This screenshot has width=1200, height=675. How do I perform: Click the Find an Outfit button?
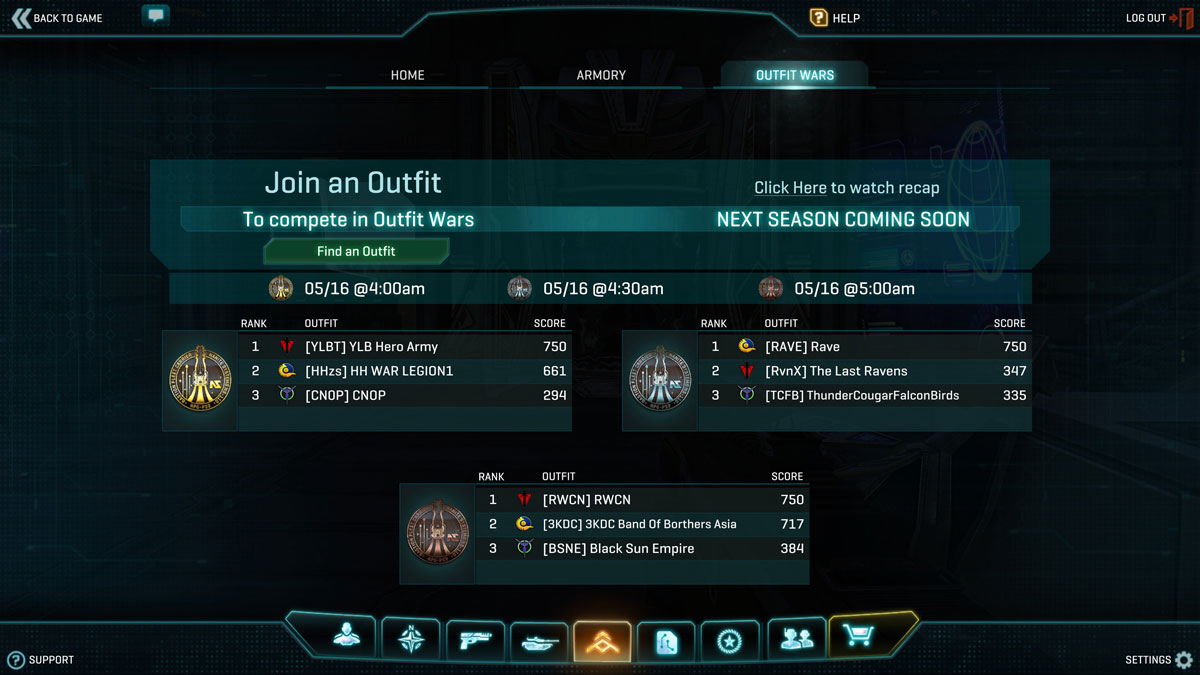point(356,251)
